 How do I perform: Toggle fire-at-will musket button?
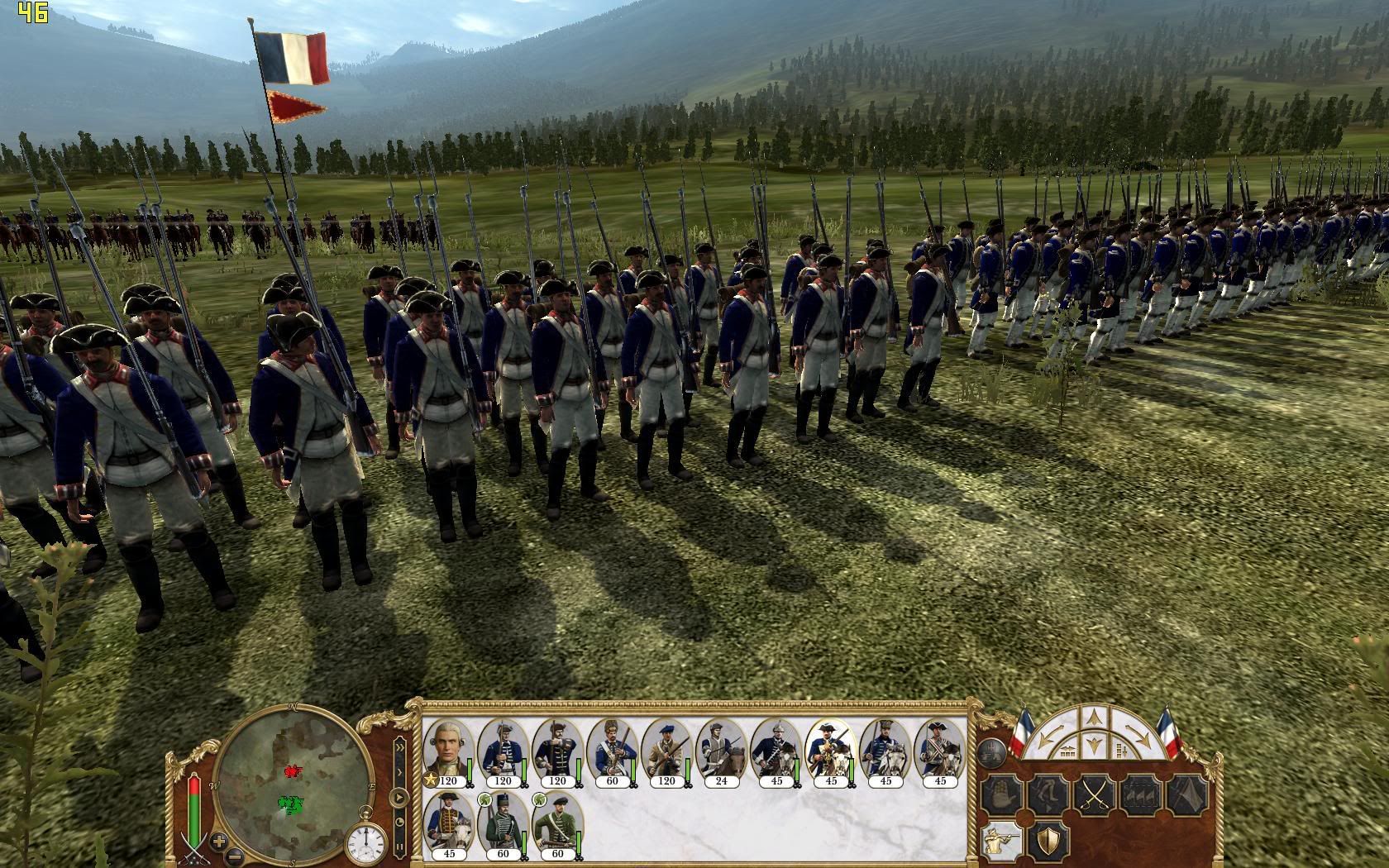[1001, 840]
